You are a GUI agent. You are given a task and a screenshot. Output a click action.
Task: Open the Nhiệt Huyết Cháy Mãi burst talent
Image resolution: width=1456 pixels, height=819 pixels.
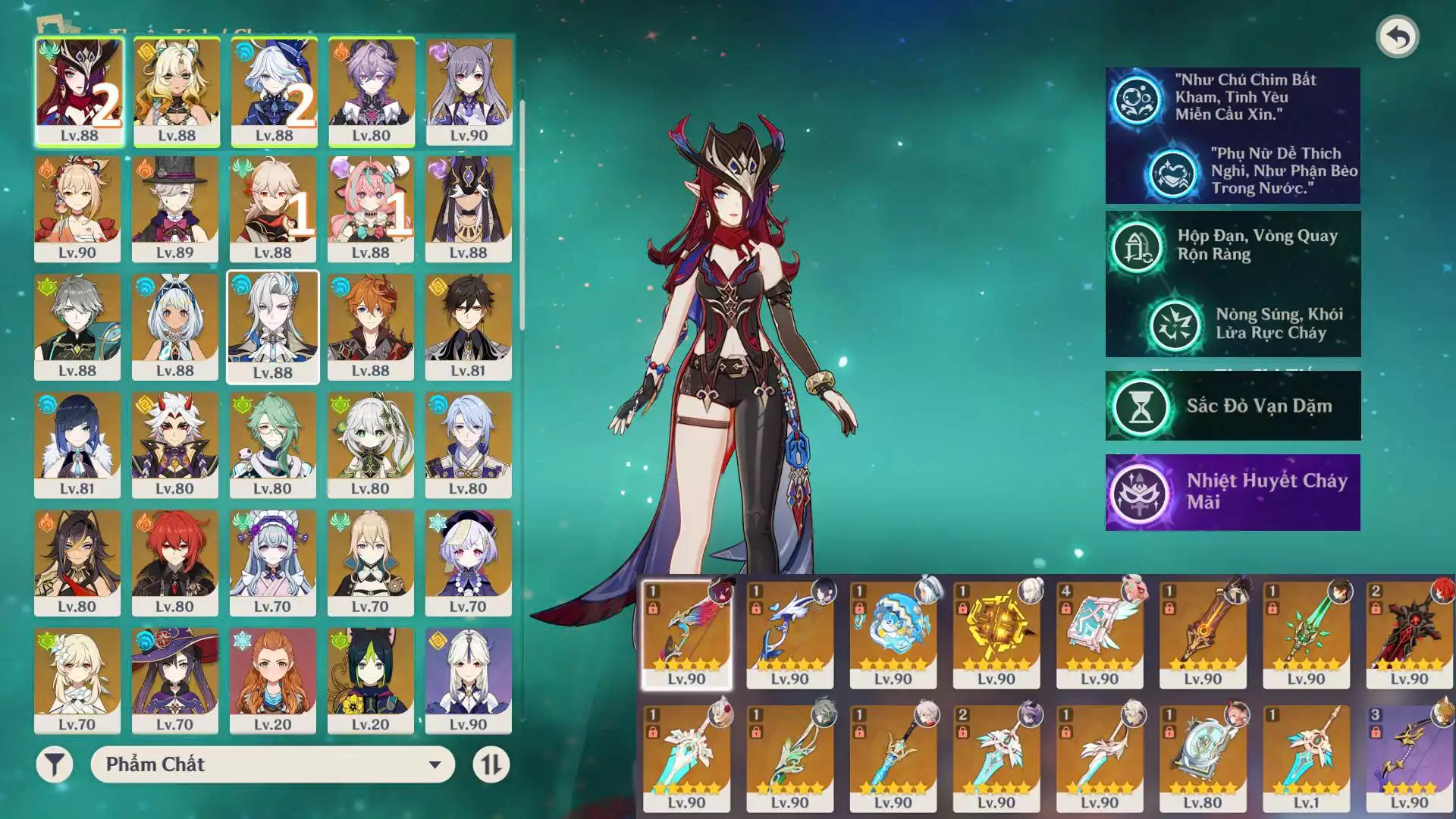(1232, 491)
